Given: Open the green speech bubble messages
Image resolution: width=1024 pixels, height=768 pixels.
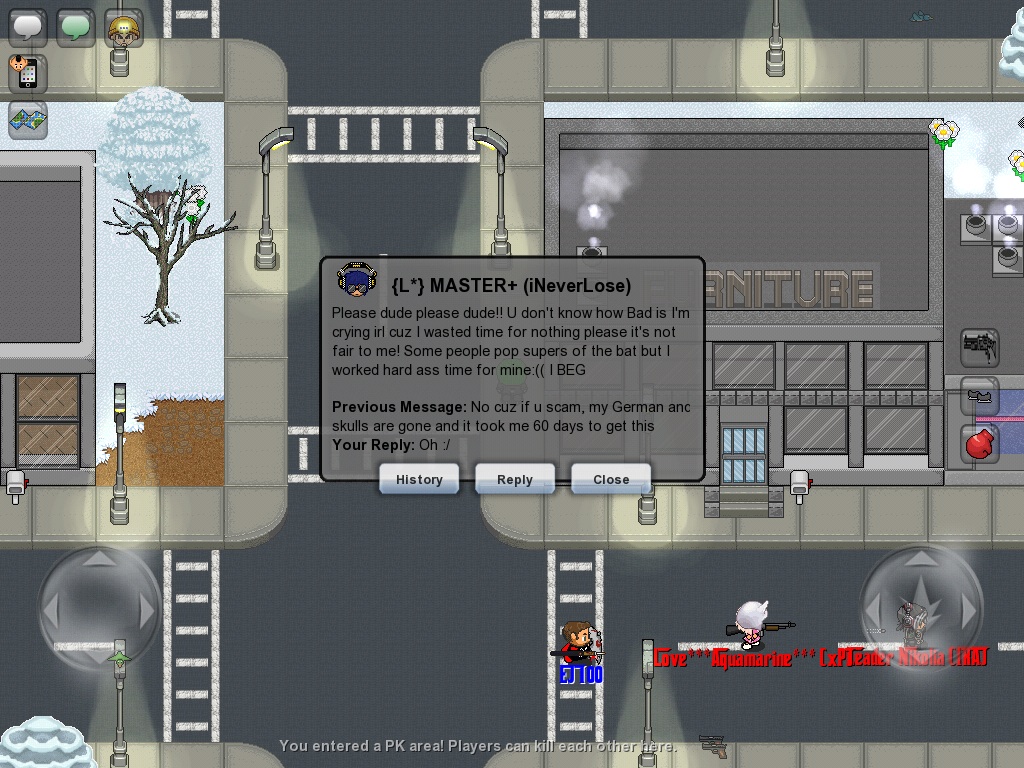Looking at the screenshot, I should 76,27.
